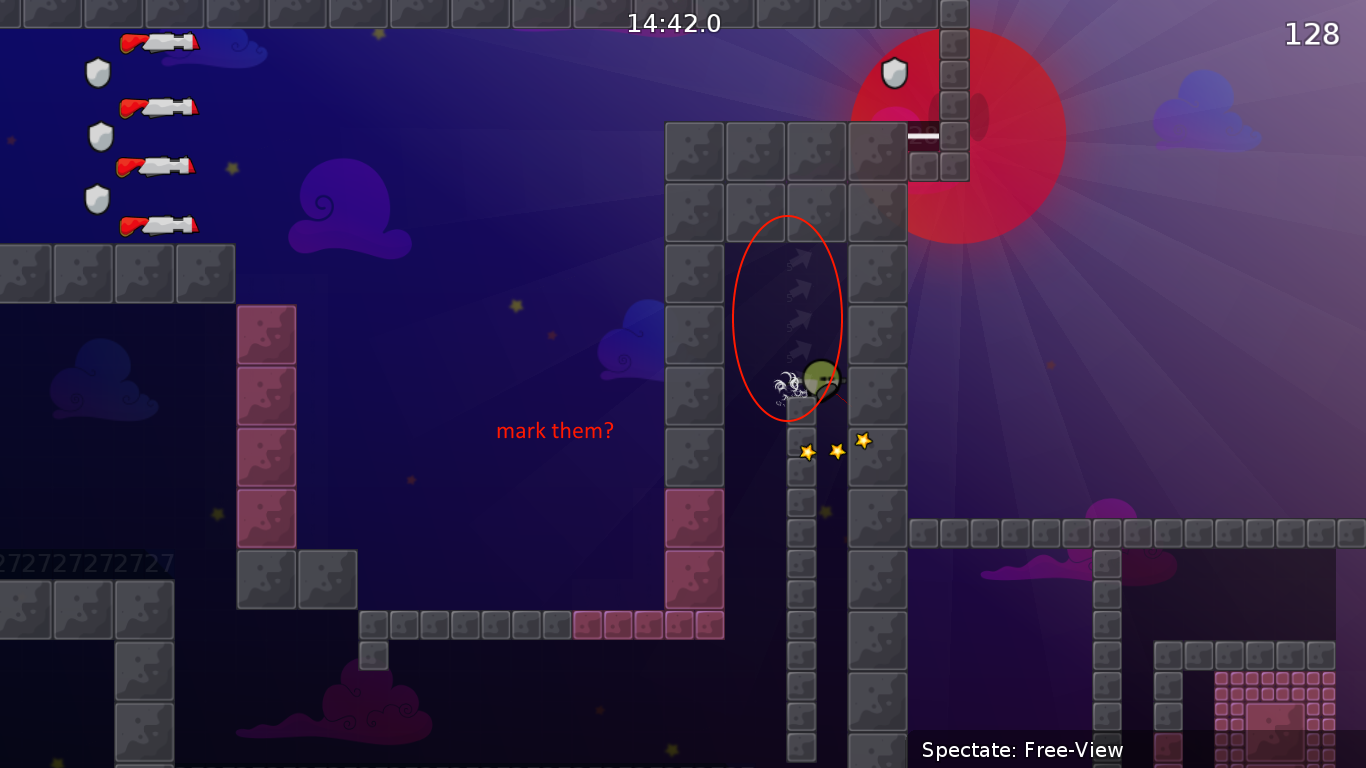Click the race timer showing 14:42.0
Viewport: 1366px width, 768px height.
674,24
